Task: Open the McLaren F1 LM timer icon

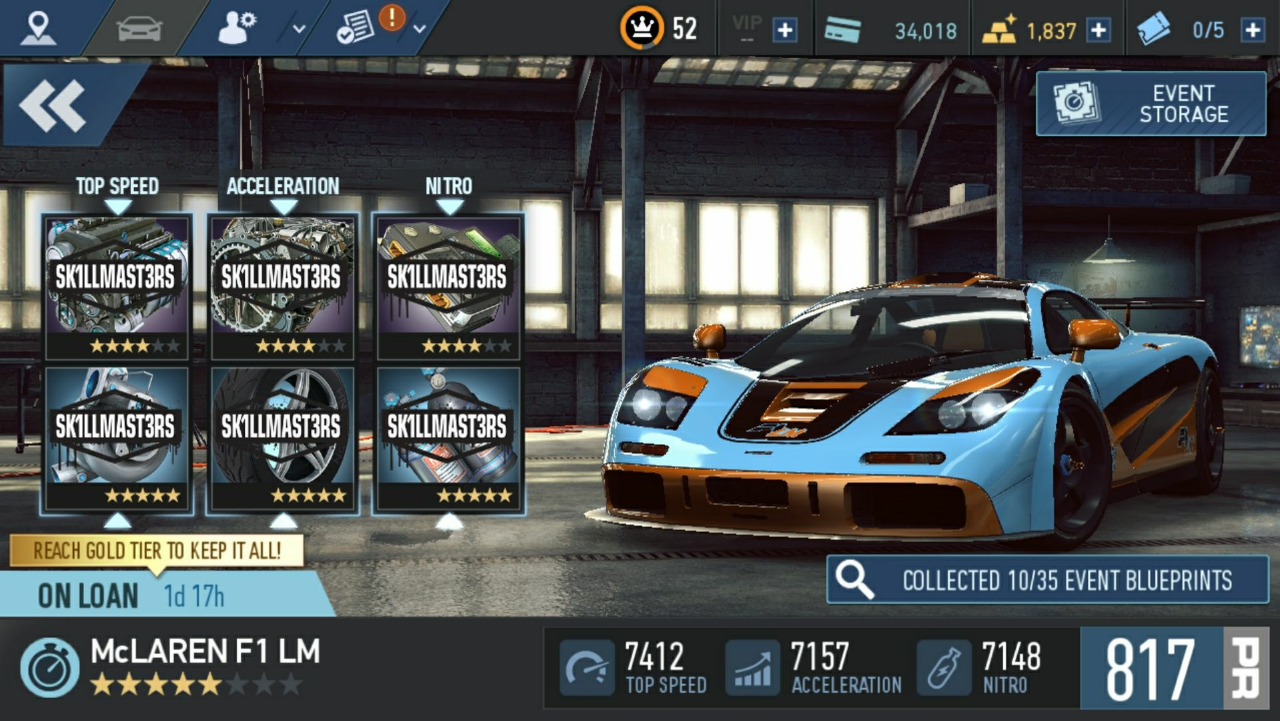Action: (50, 668)
